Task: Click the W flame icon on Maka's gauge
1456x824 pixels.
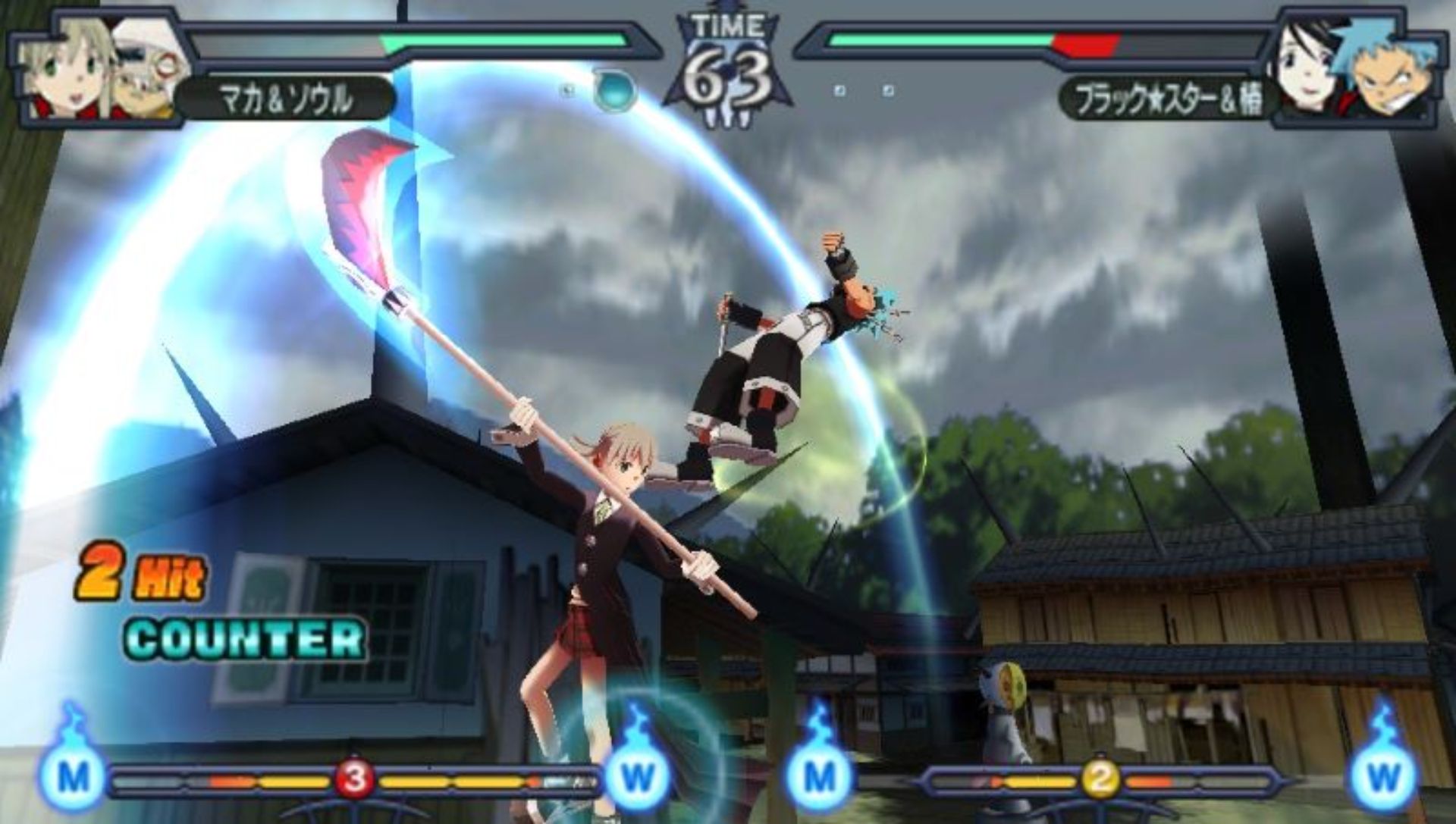Action: (x=637, y=773)
